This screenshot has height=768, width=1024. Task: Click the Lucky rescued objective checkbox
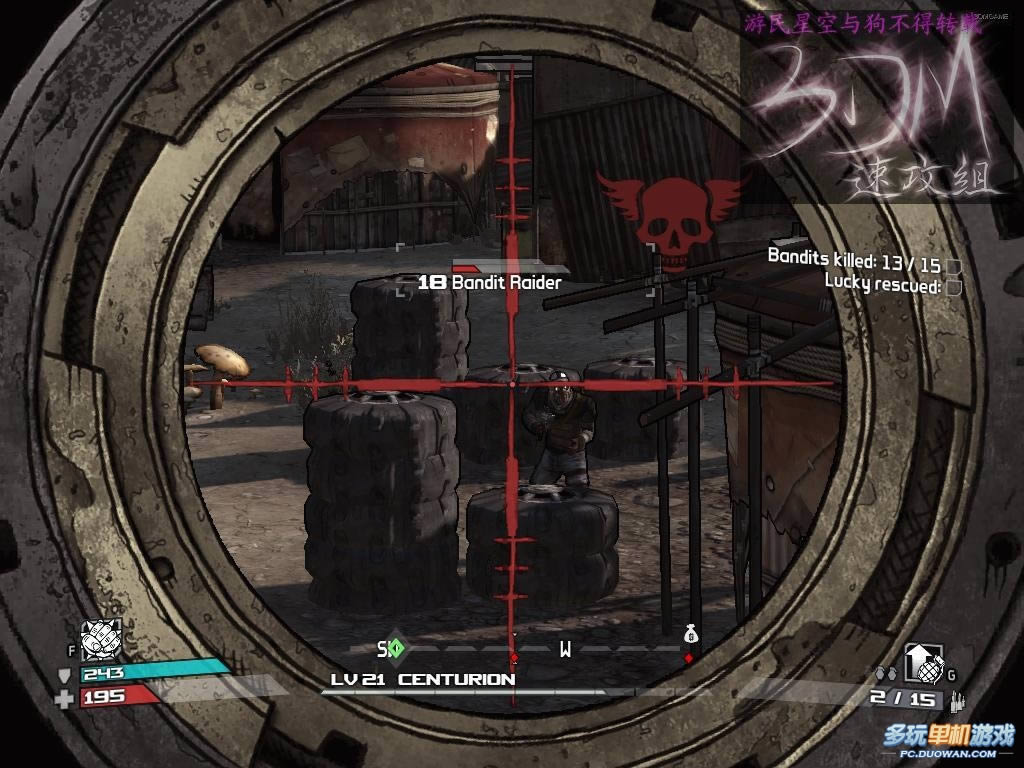(953, 288)
